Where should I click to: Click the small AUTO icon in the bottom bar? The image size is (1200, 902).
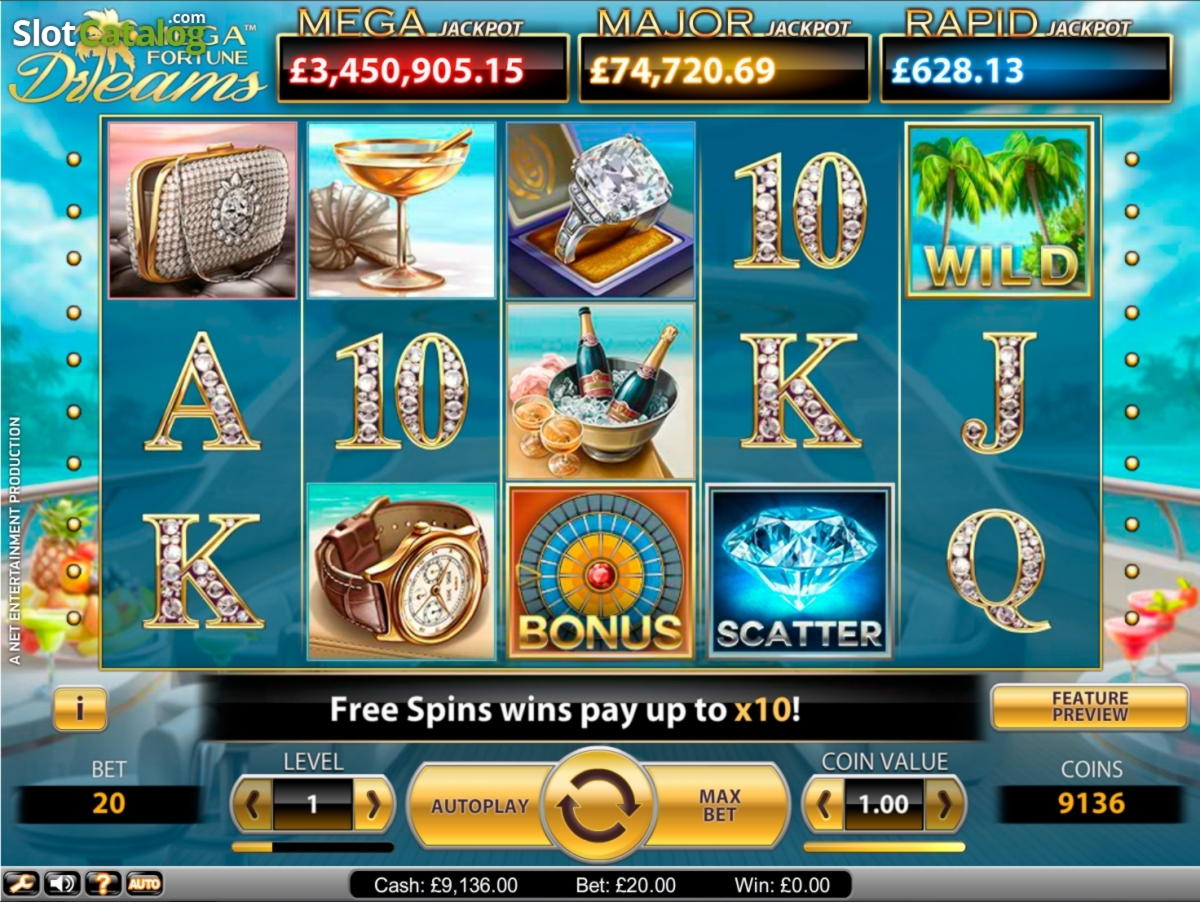pyautogui.click(x=144, y=884)
